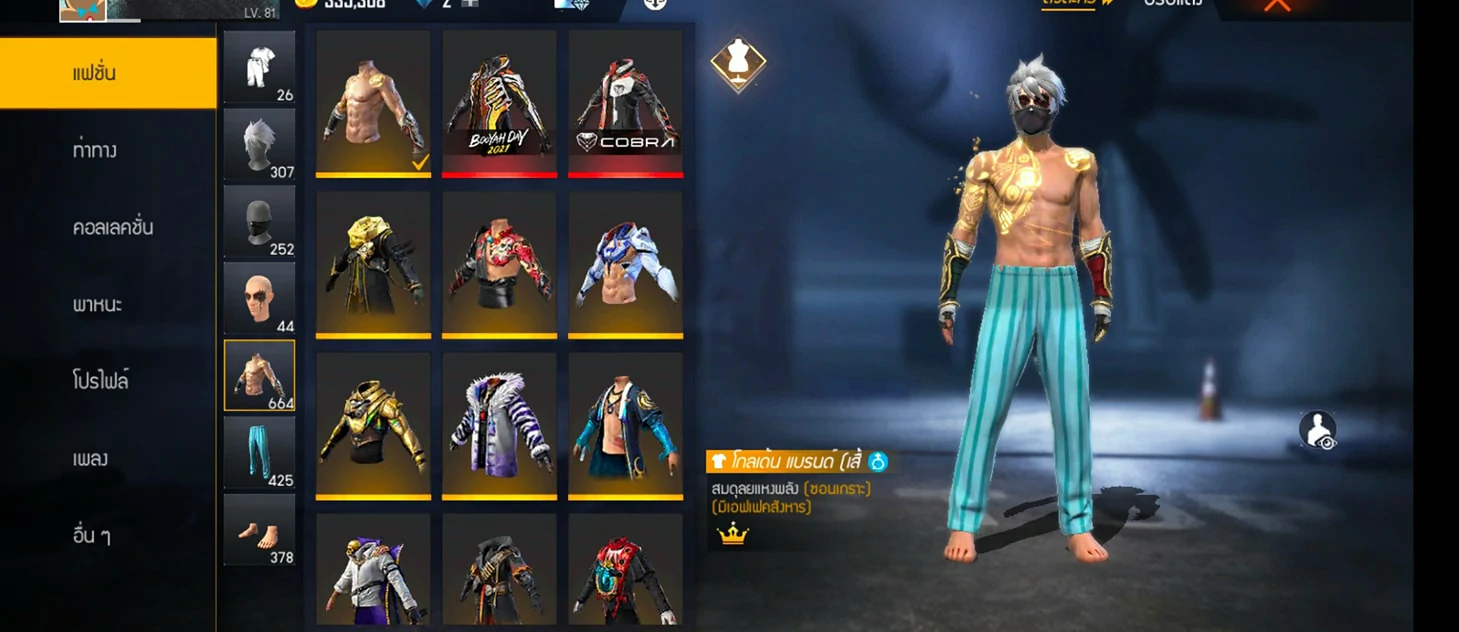Pick the bald head sunglasses category

[x=259, y=298]
